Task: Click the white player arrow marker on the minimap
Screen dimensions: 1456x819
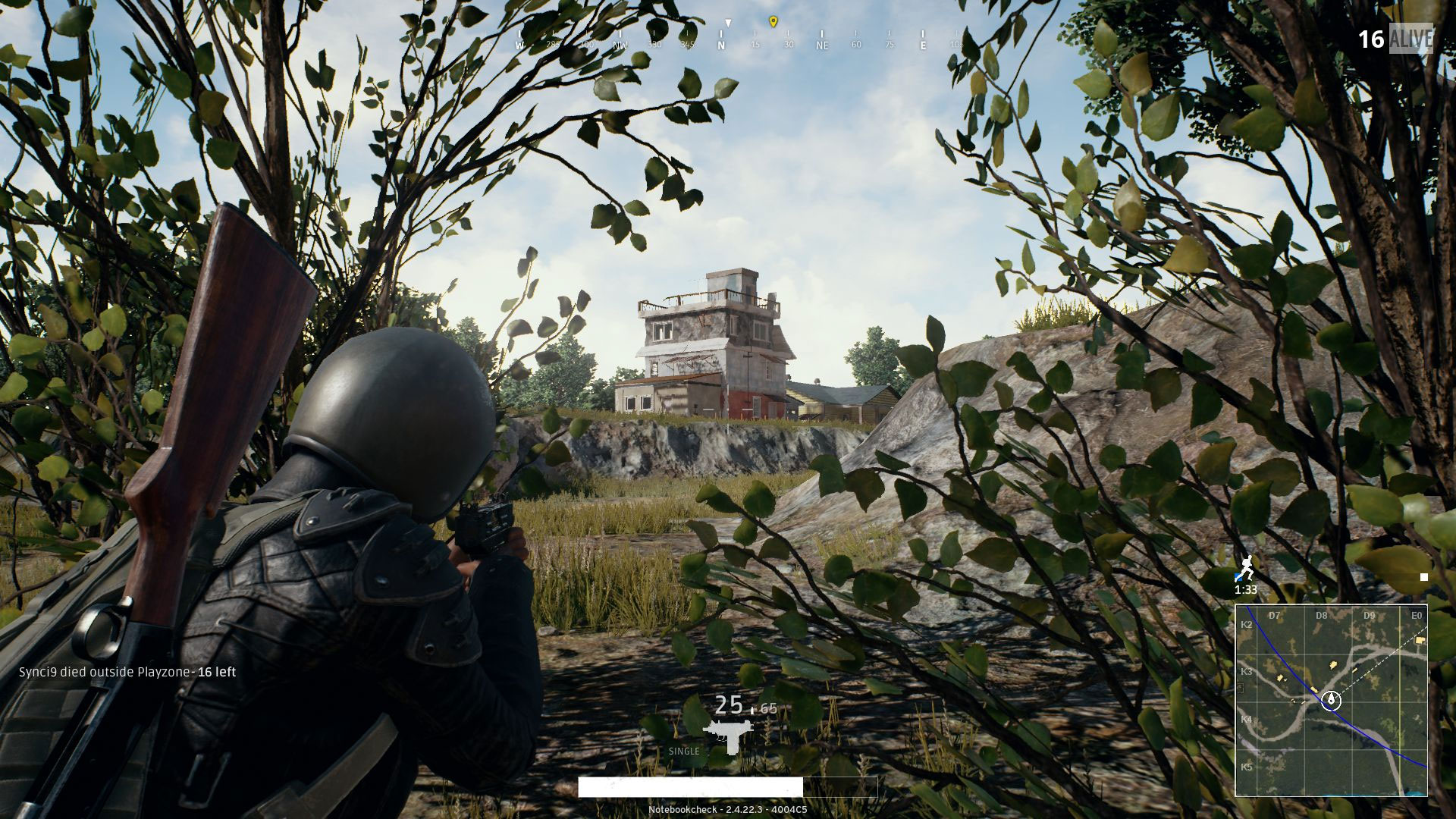Action: 1331,701
